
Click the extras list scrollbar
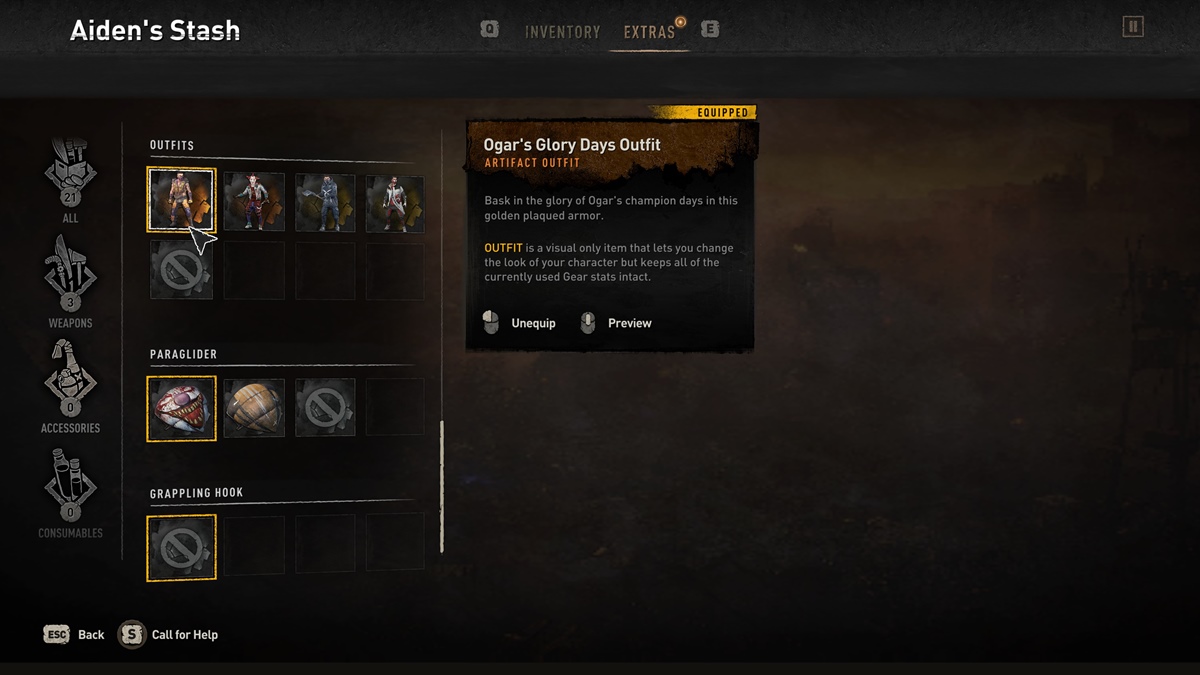pos(441,487)
